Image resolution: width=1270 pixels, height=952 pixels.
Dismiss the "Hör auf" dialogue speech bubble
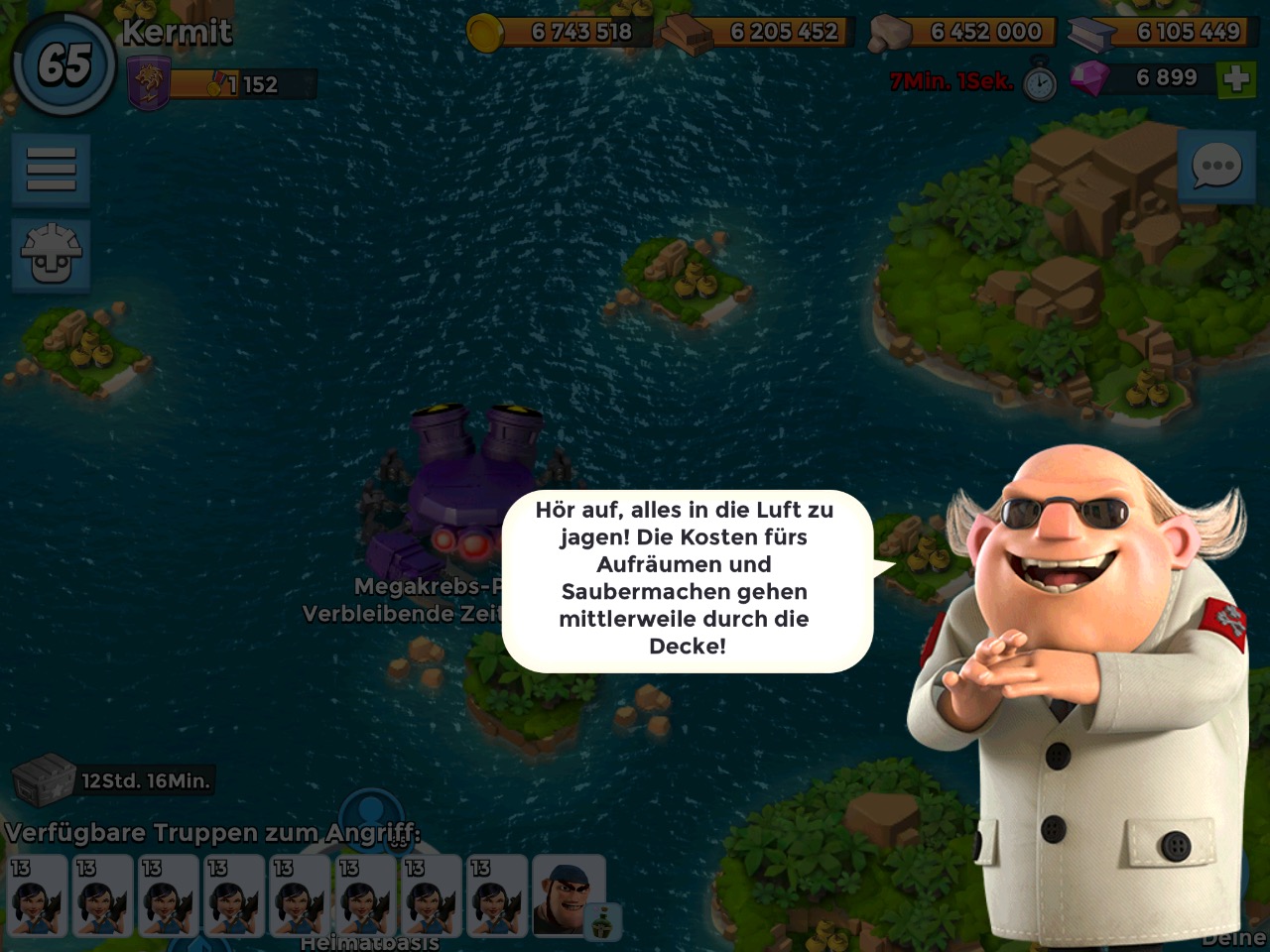coord(686,578)
